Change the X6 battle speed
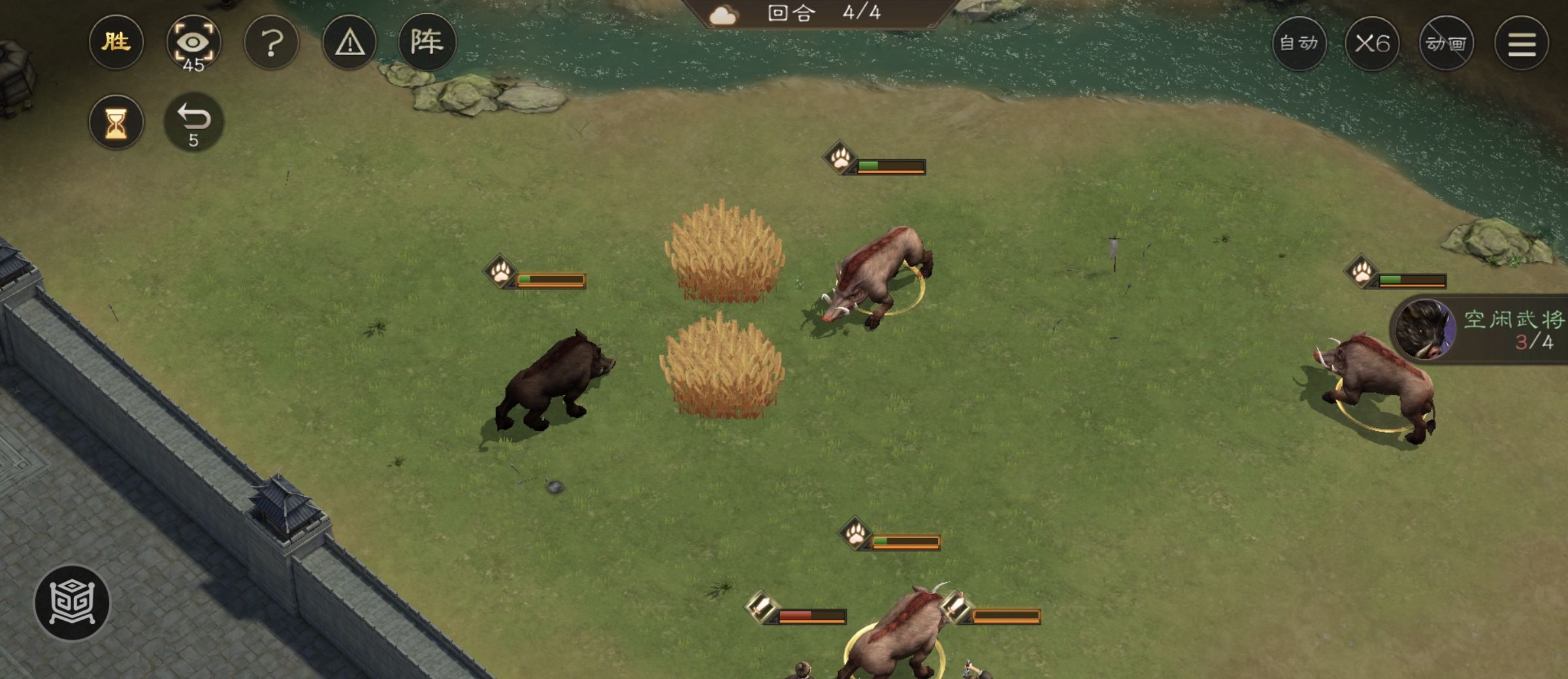 pos(1372,44)
